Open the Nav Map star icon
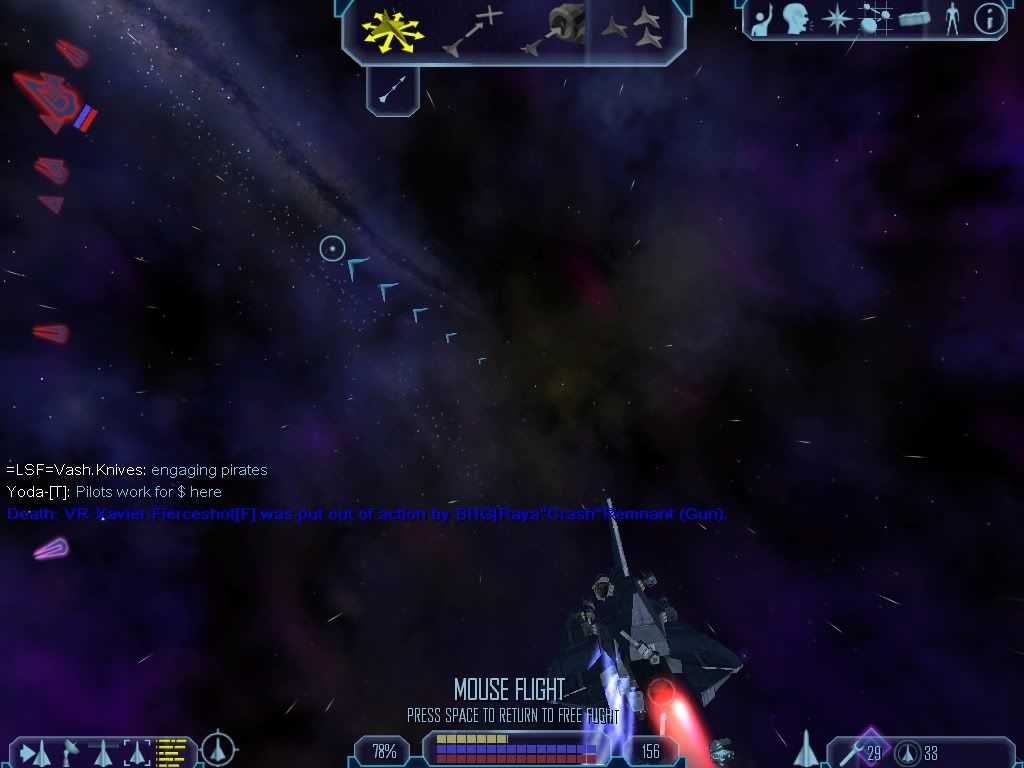This screenshot has height=768, width=1024. (836, 19)
